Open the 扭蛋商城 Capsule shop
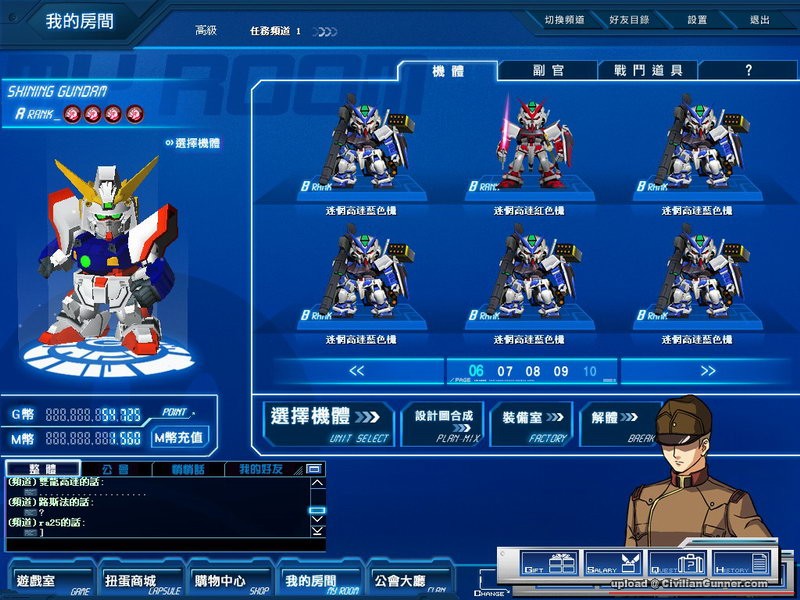 (x=131, y=580)
